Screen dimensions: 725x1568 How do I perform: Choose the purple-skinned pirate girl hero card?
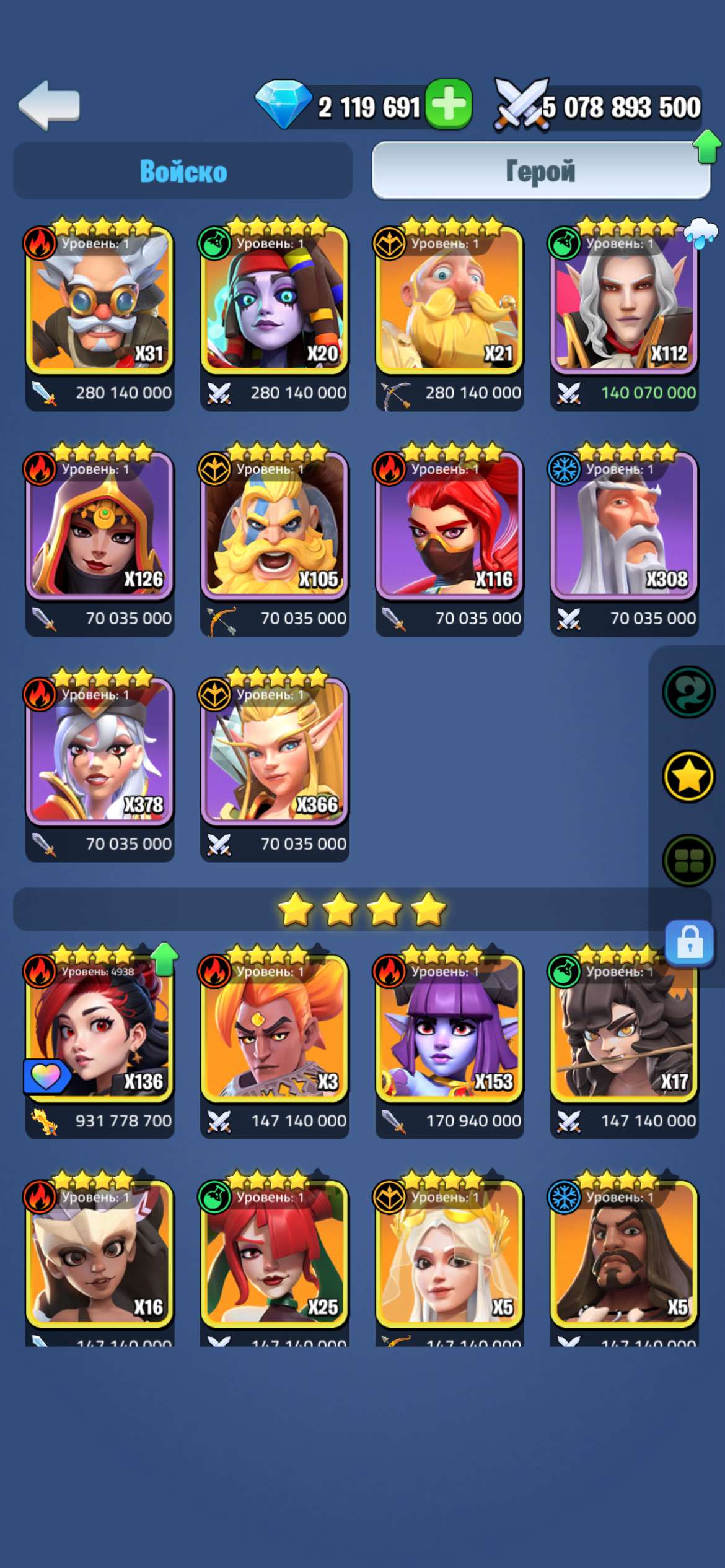[274, 300]
